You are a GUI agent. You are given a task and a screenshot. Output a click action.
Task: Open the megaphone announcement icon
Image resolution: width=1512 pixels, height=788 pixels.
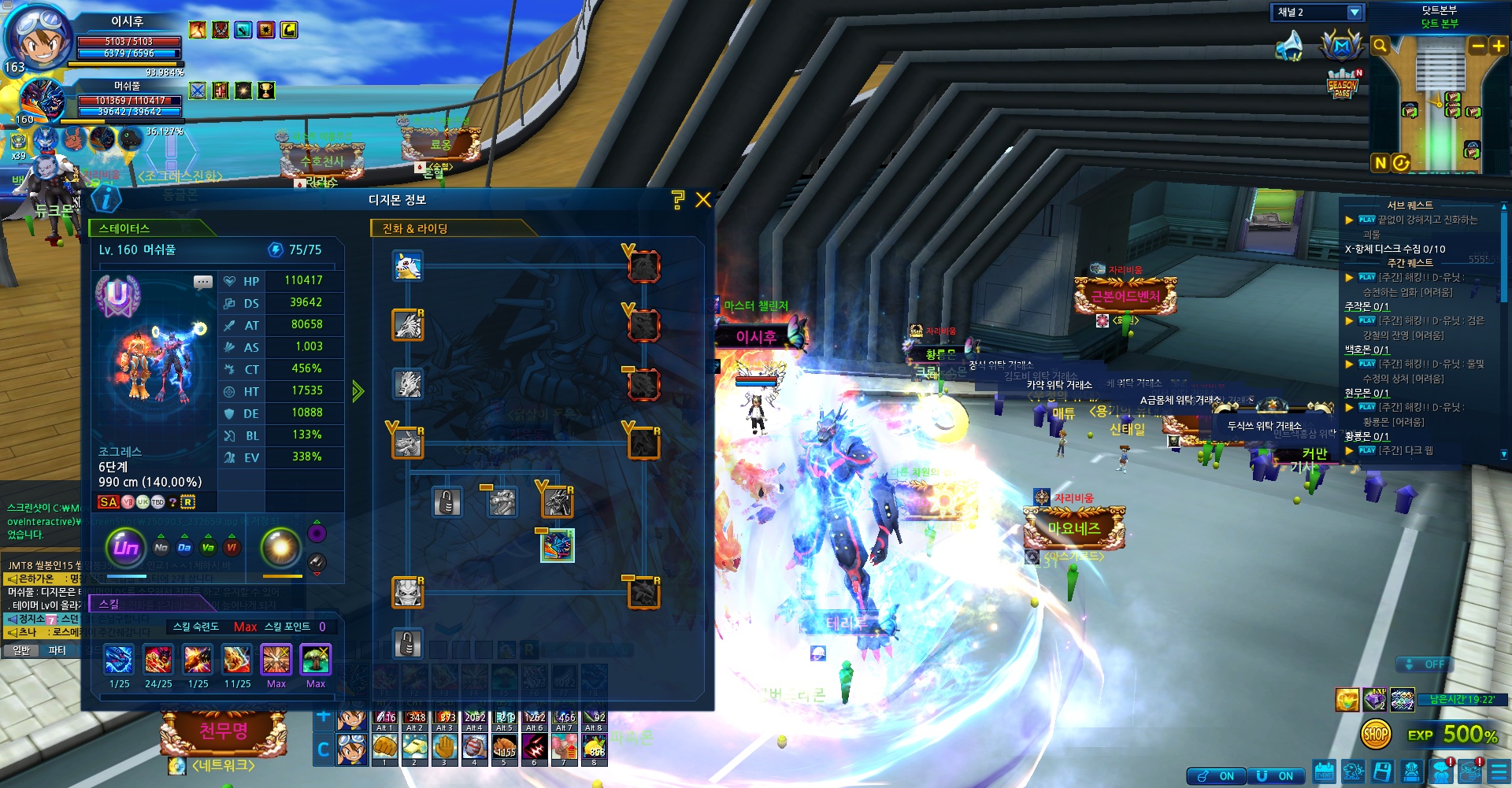pos(1289,46)
